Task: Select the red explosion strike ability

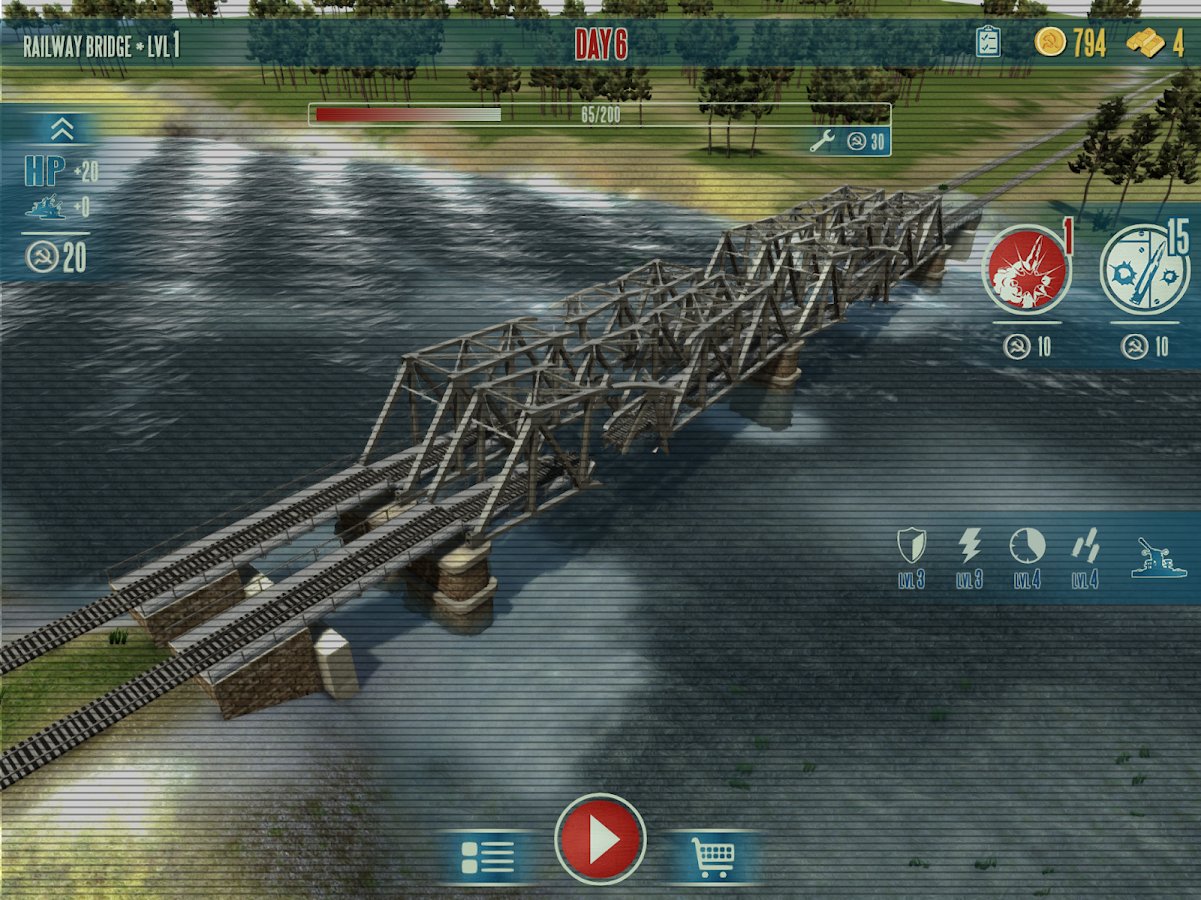Action: coord(1027,270)
